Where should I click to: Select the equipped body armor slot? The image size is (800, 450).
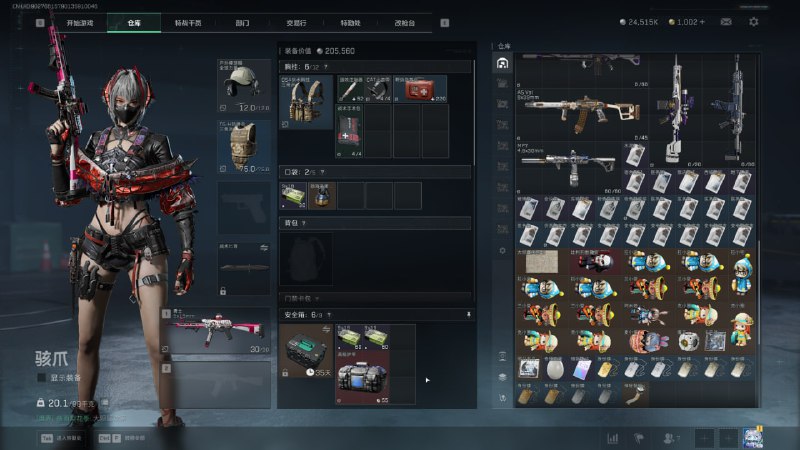pos(244,148)
